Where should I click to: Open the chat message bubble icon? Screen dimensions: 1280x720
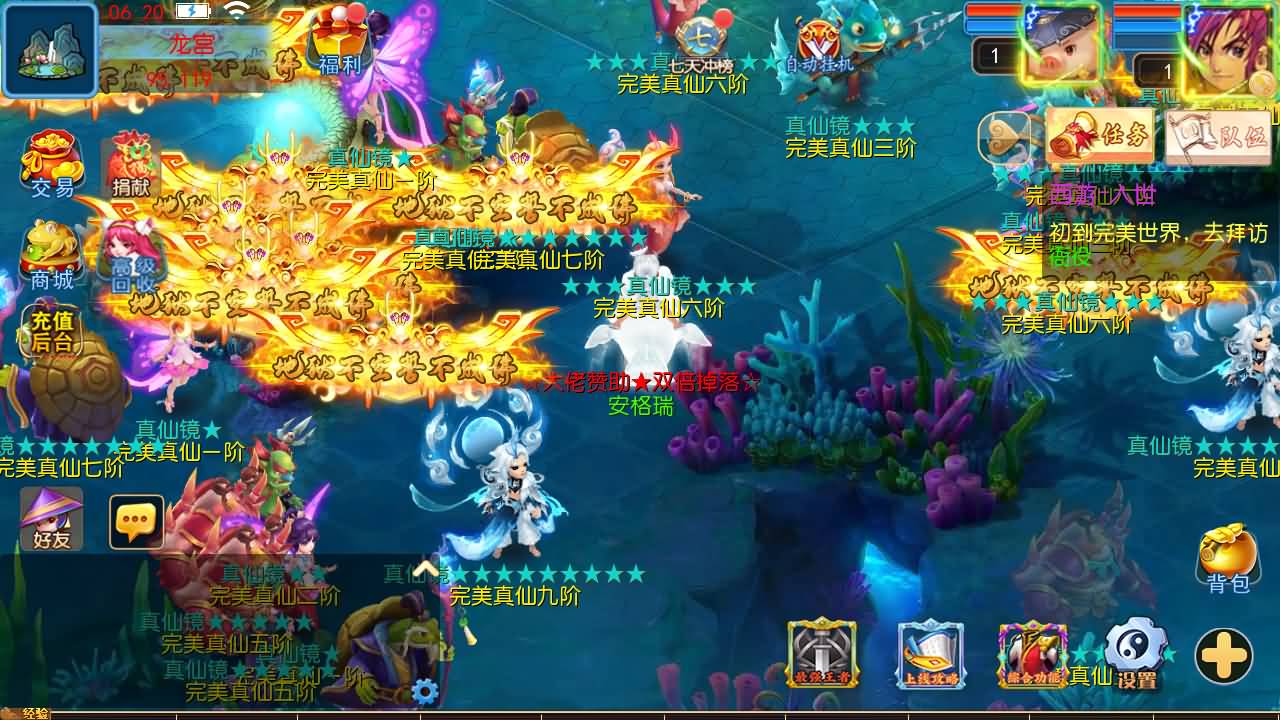pyautogui.click(x=135, y=522)
